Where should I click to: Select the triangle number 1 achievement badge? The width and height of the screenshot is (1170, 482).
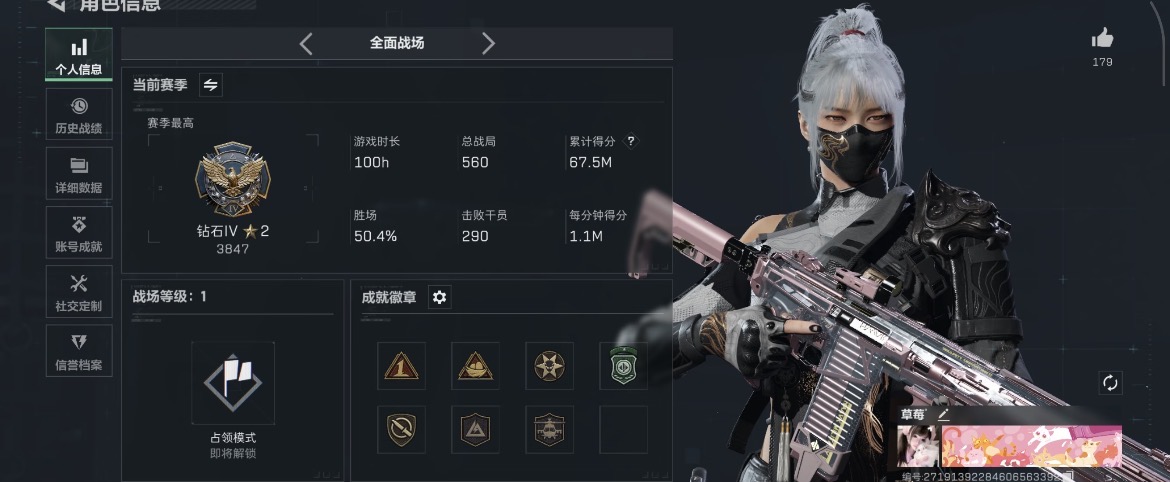pyautogui.click(x=402, y=365)
